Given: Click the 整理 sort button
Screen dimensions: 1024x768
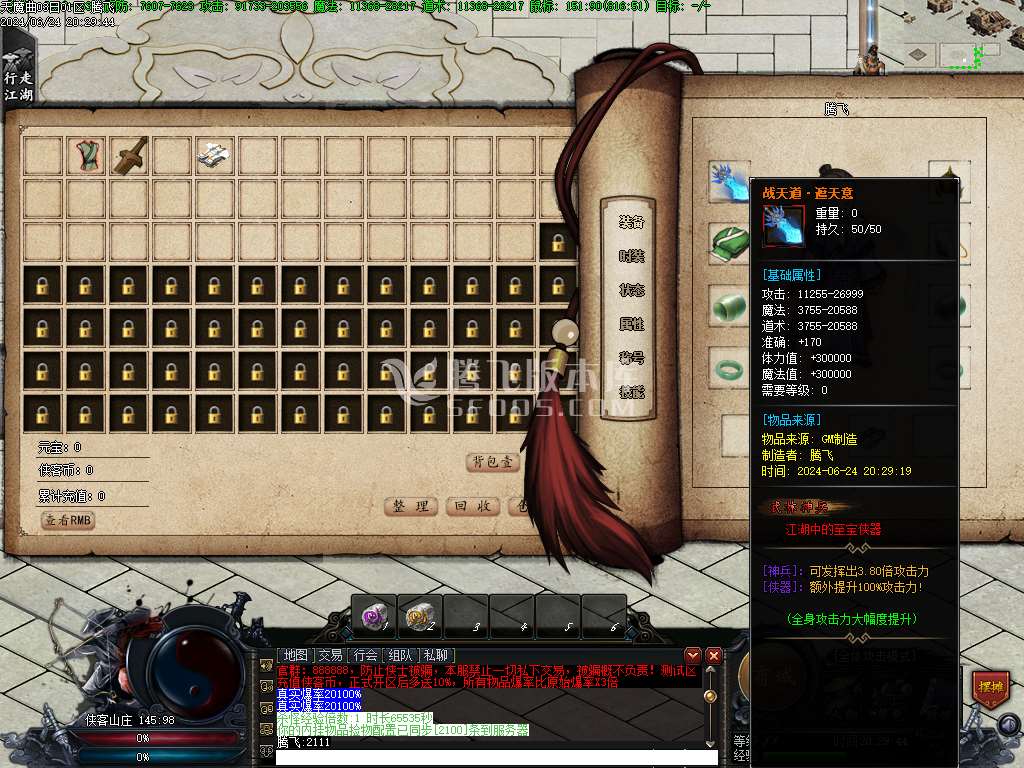Looking at the screenshot, I should (x=411, y=506).
